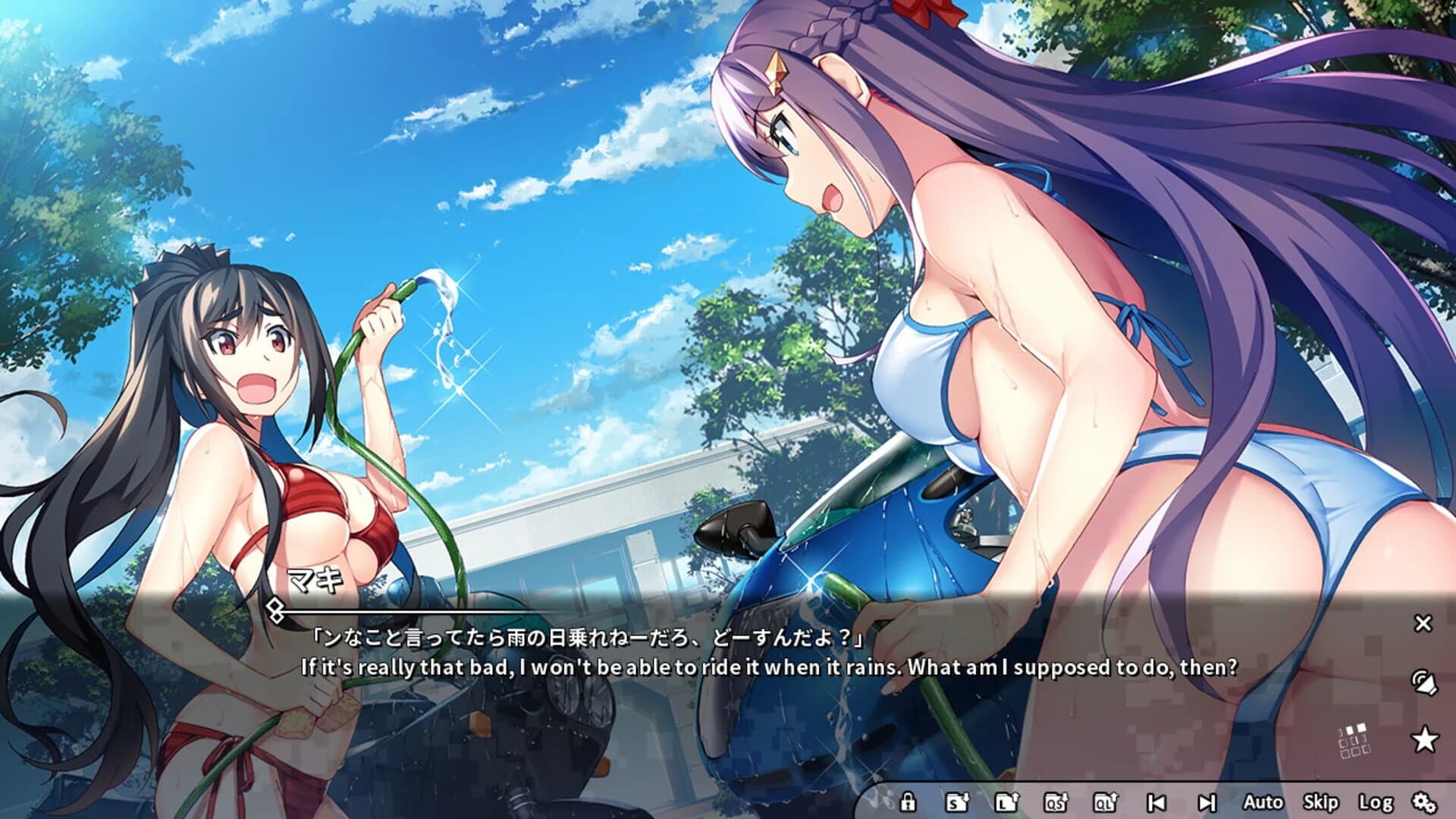
Task: Click the マキ name tag
Action: tap(314, 579)
